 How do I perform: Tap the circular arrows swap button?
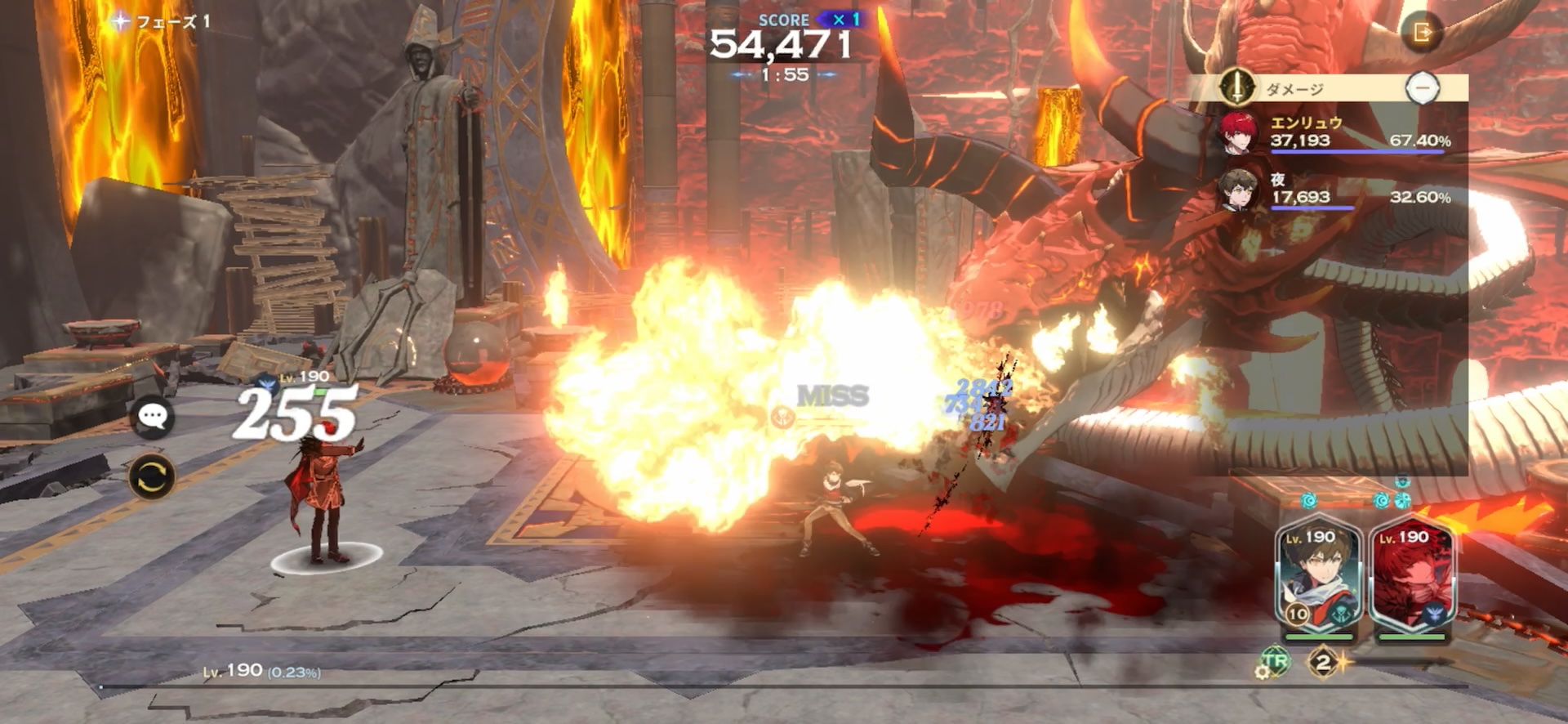152,477
